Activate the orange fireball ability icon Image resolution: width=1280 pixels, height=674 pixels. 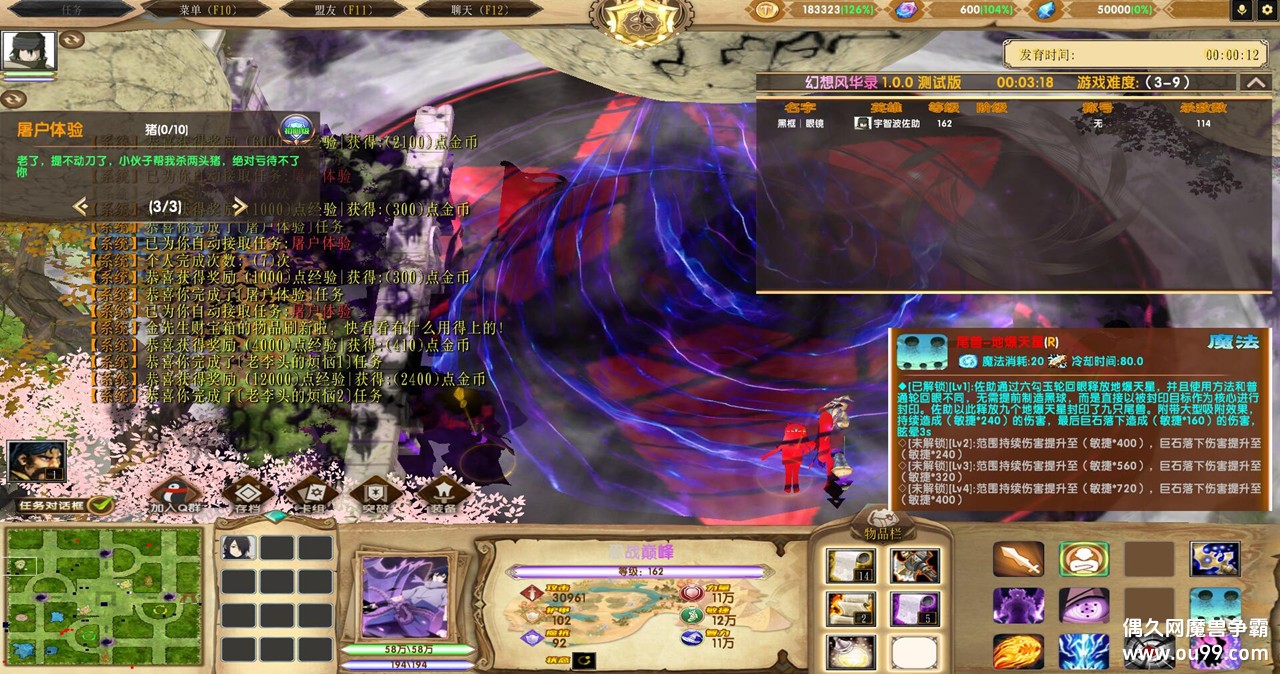click(x=1018, y=651)
